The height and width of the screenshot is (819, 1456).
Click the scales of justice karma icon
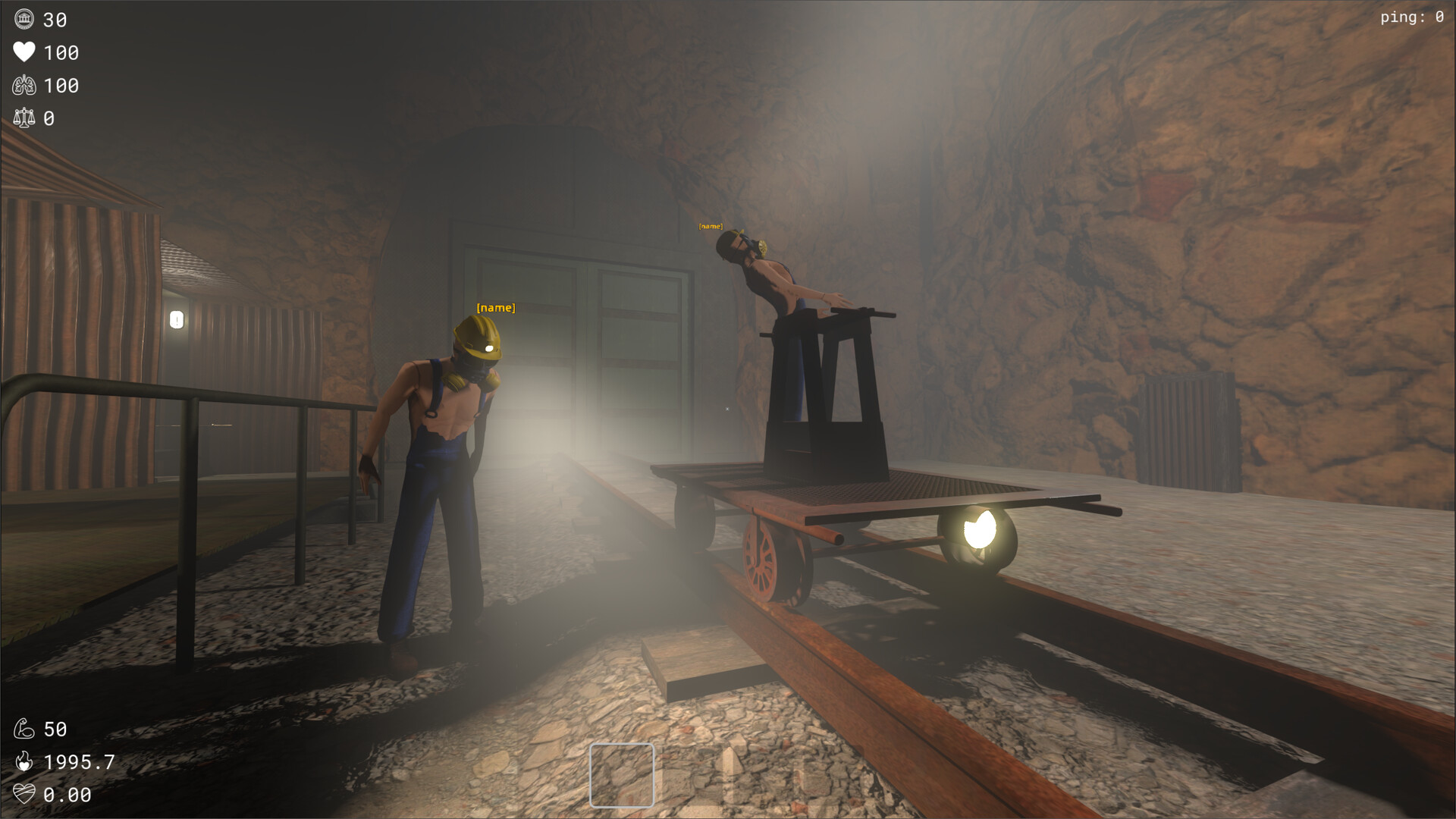click(x=25, y=118)
